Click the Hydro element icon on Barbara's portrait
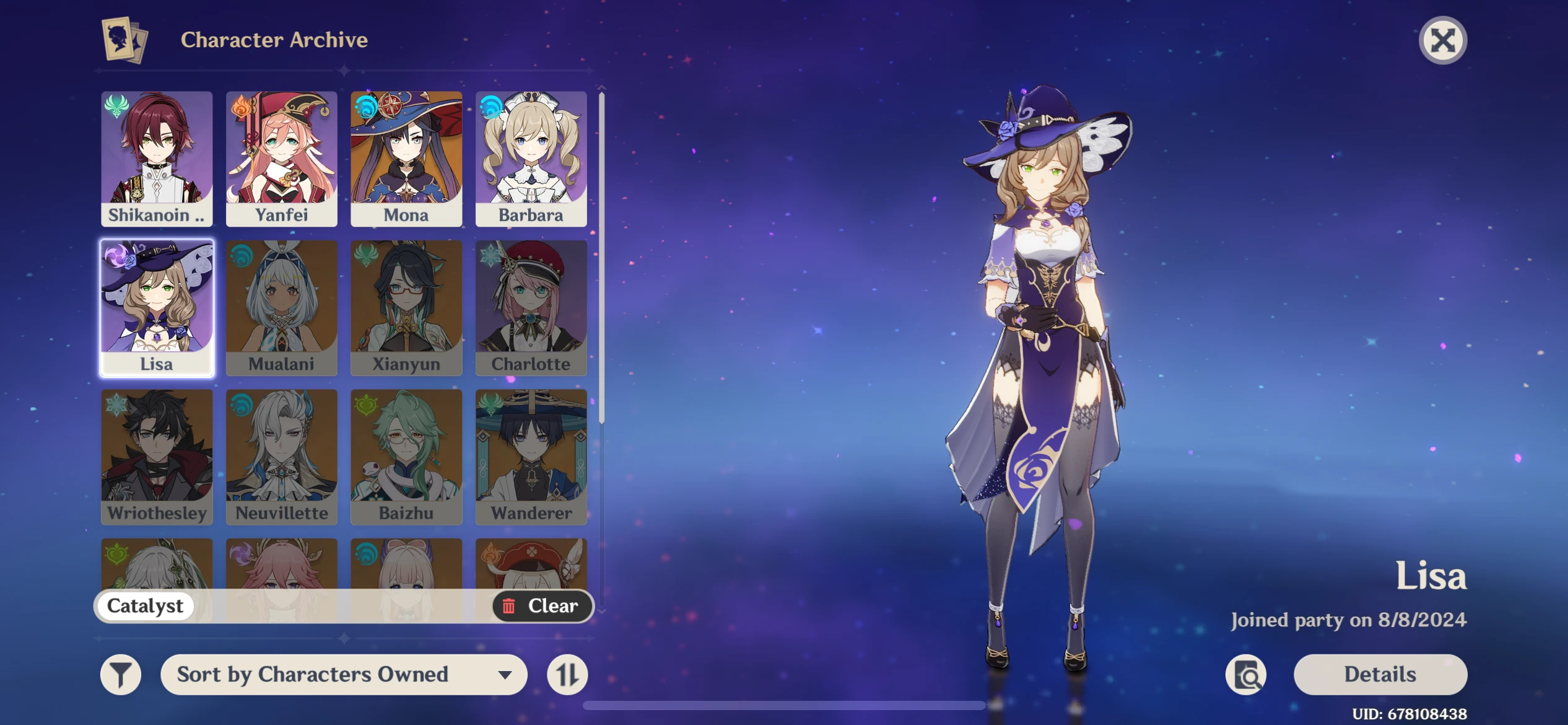Viewport: 1568px width, 725px height. click(492, 106)
